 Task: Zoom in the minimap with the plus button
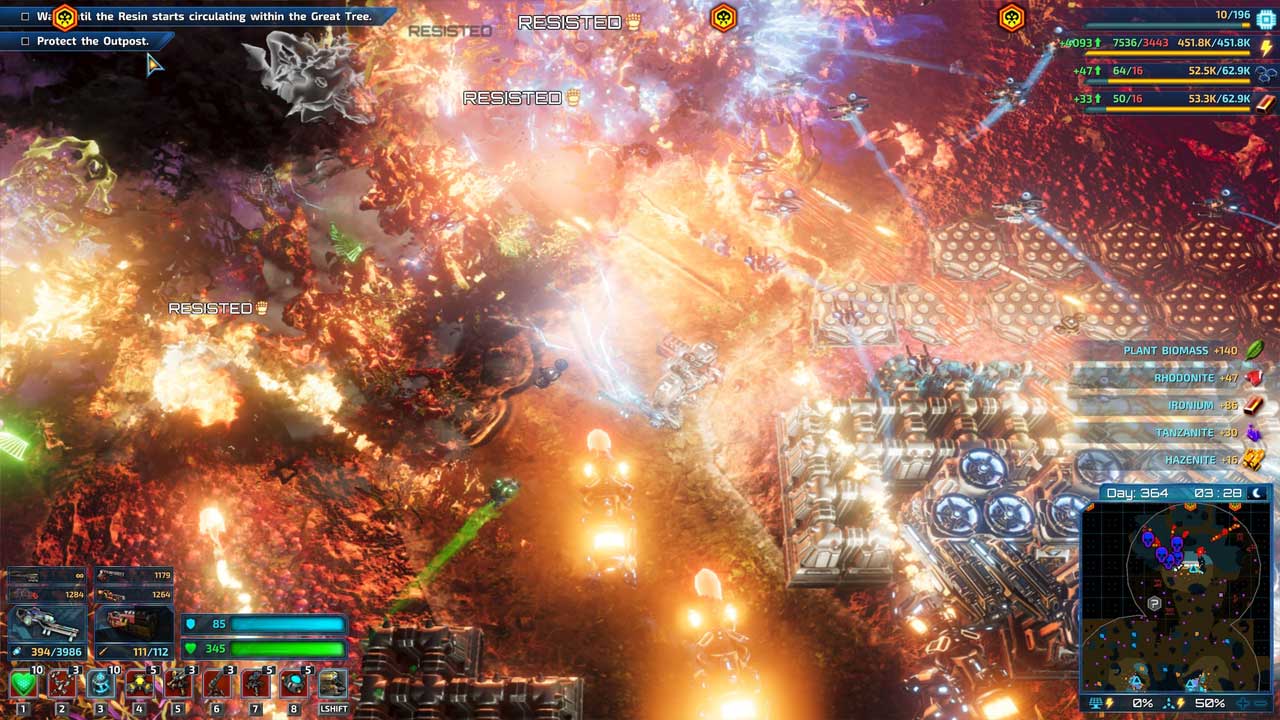pos(1242,703)
